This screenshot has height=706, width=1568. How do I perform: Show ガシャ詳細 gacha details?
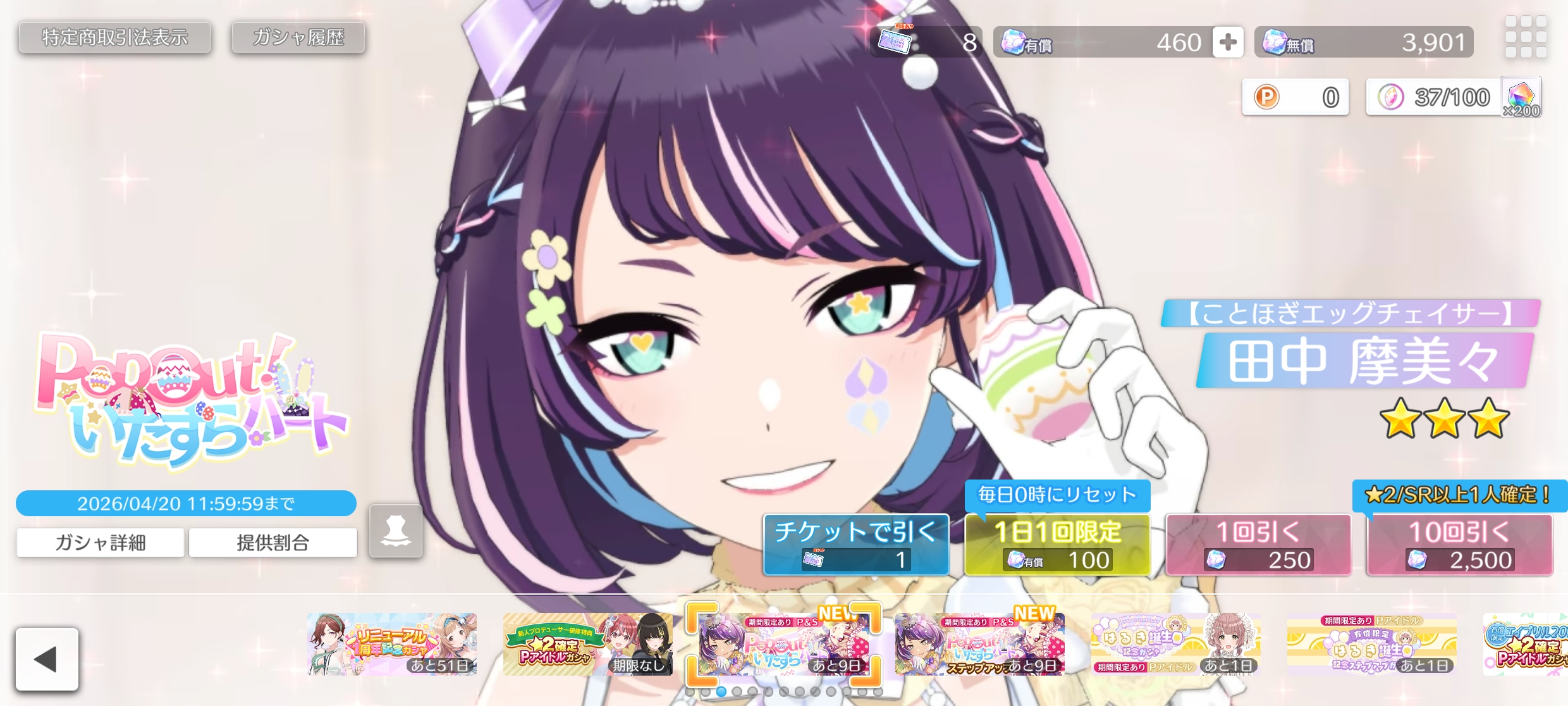coord(101,542)
